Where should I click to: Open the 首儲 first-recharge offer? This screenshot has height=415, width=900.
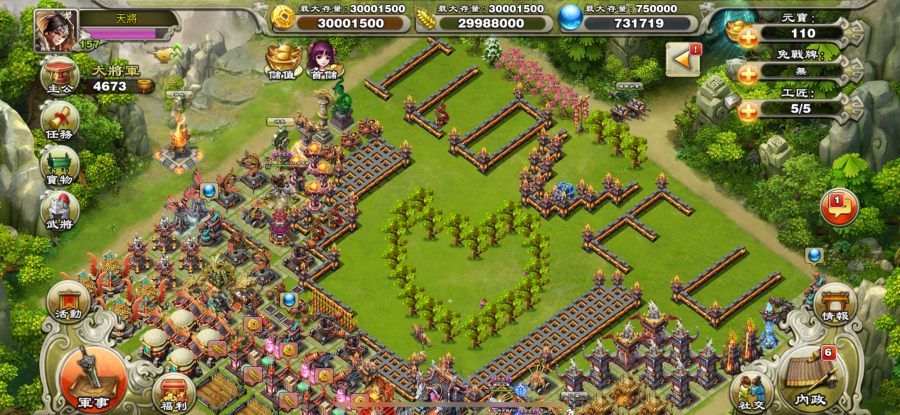point(322,58)
